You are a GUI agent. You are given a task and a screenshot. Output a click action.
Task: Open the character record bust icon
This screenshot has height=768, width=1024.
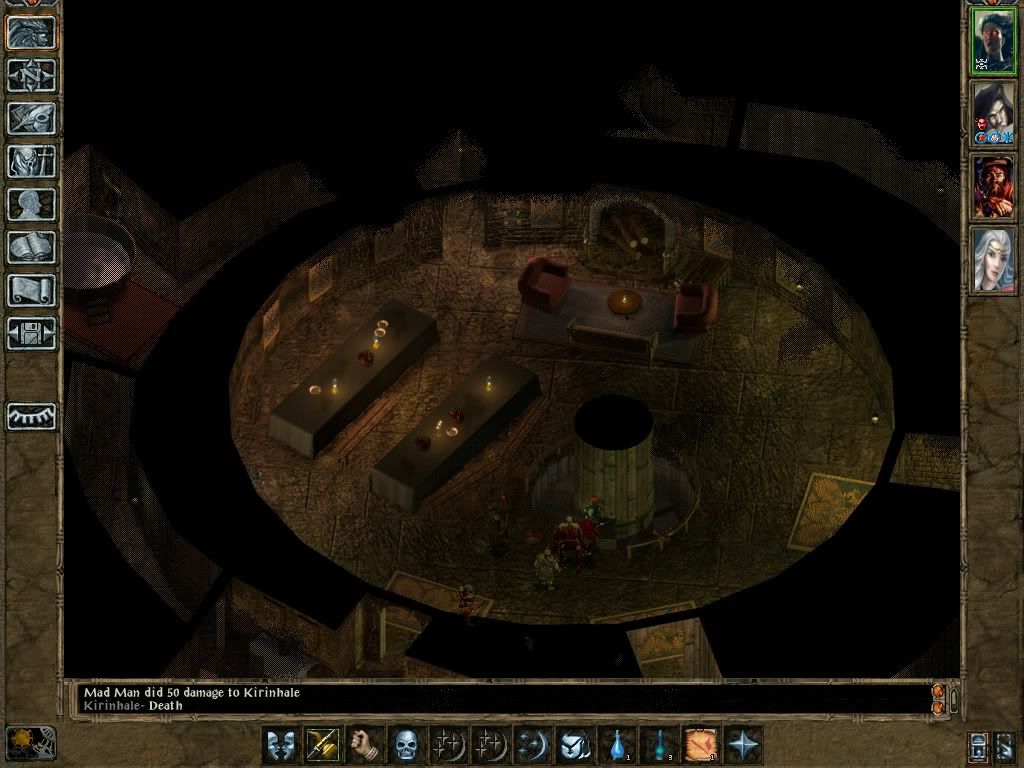pos(32,204)
